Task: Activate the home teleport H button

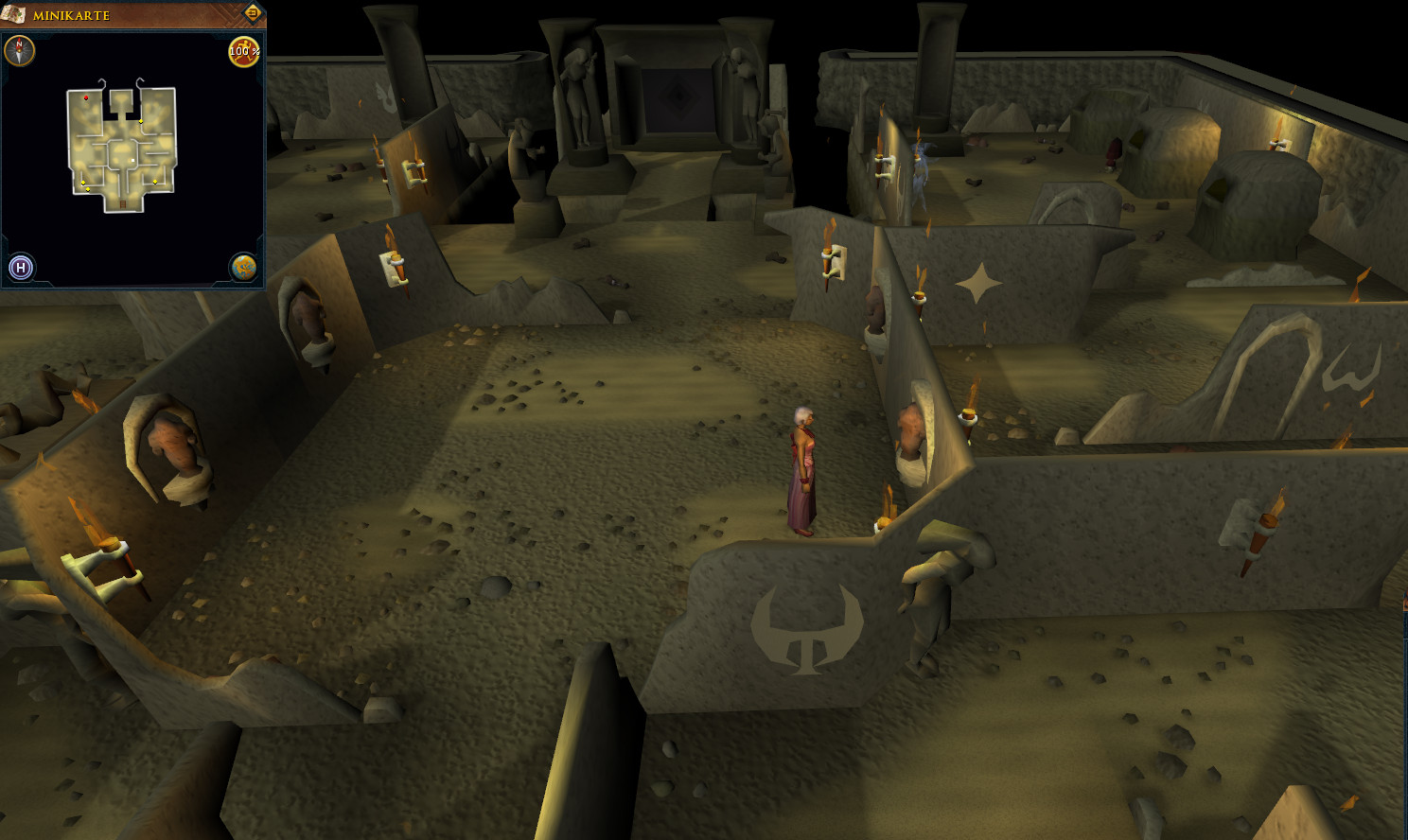Action: click(21, 268)
